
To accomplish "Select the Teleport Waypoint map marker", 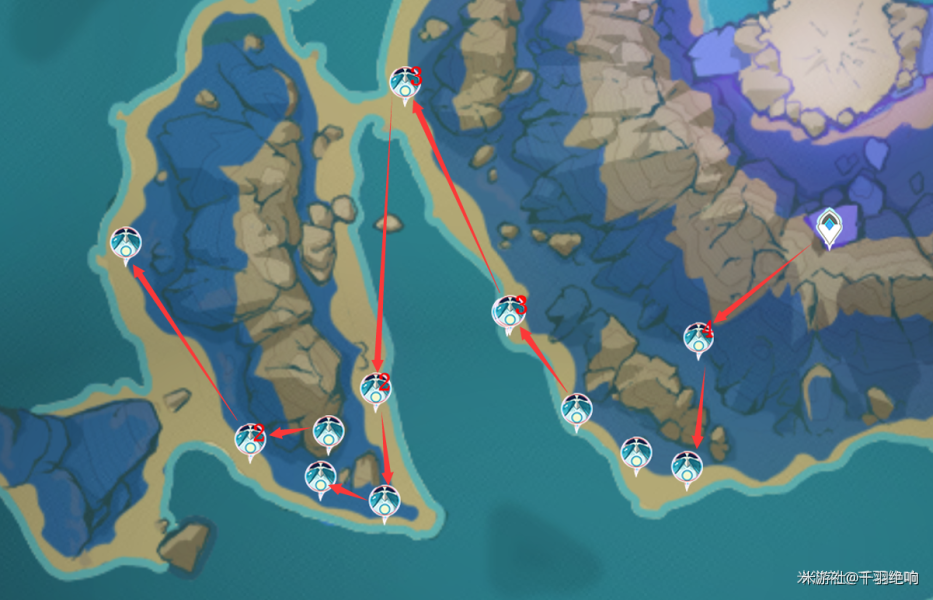I will coord(829,229).
